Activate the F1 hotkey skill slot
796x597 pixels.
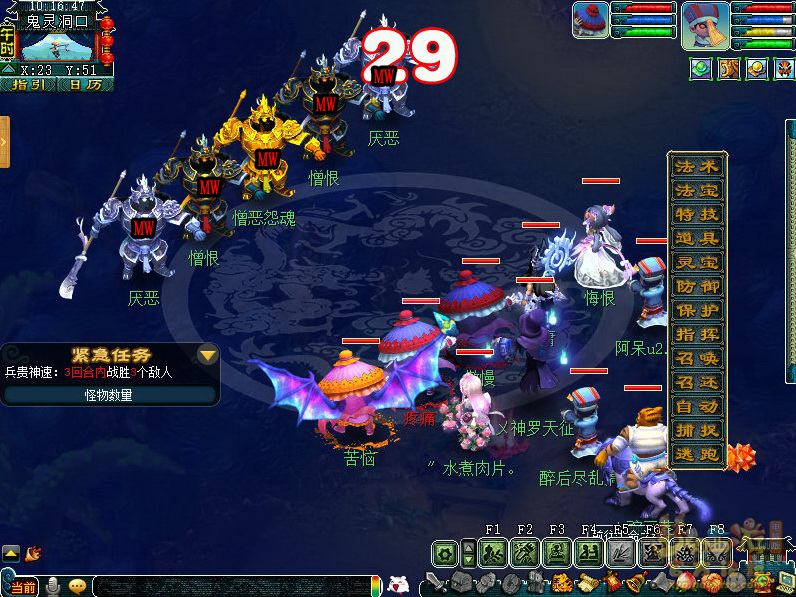(492, 552)
